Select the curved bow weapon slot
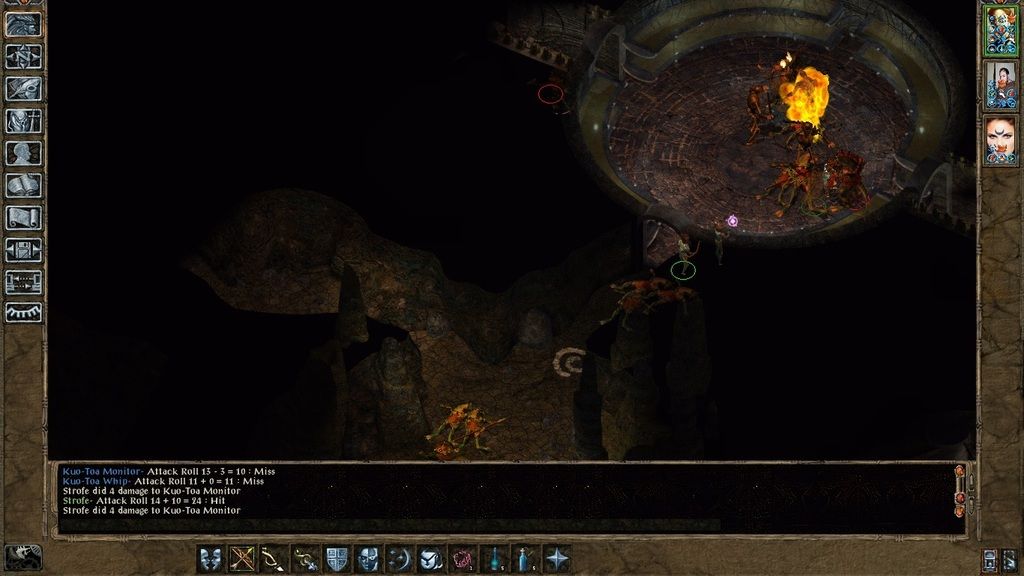Image resolution: width=1024 pixels, height=576 pixels. point(274,558)
